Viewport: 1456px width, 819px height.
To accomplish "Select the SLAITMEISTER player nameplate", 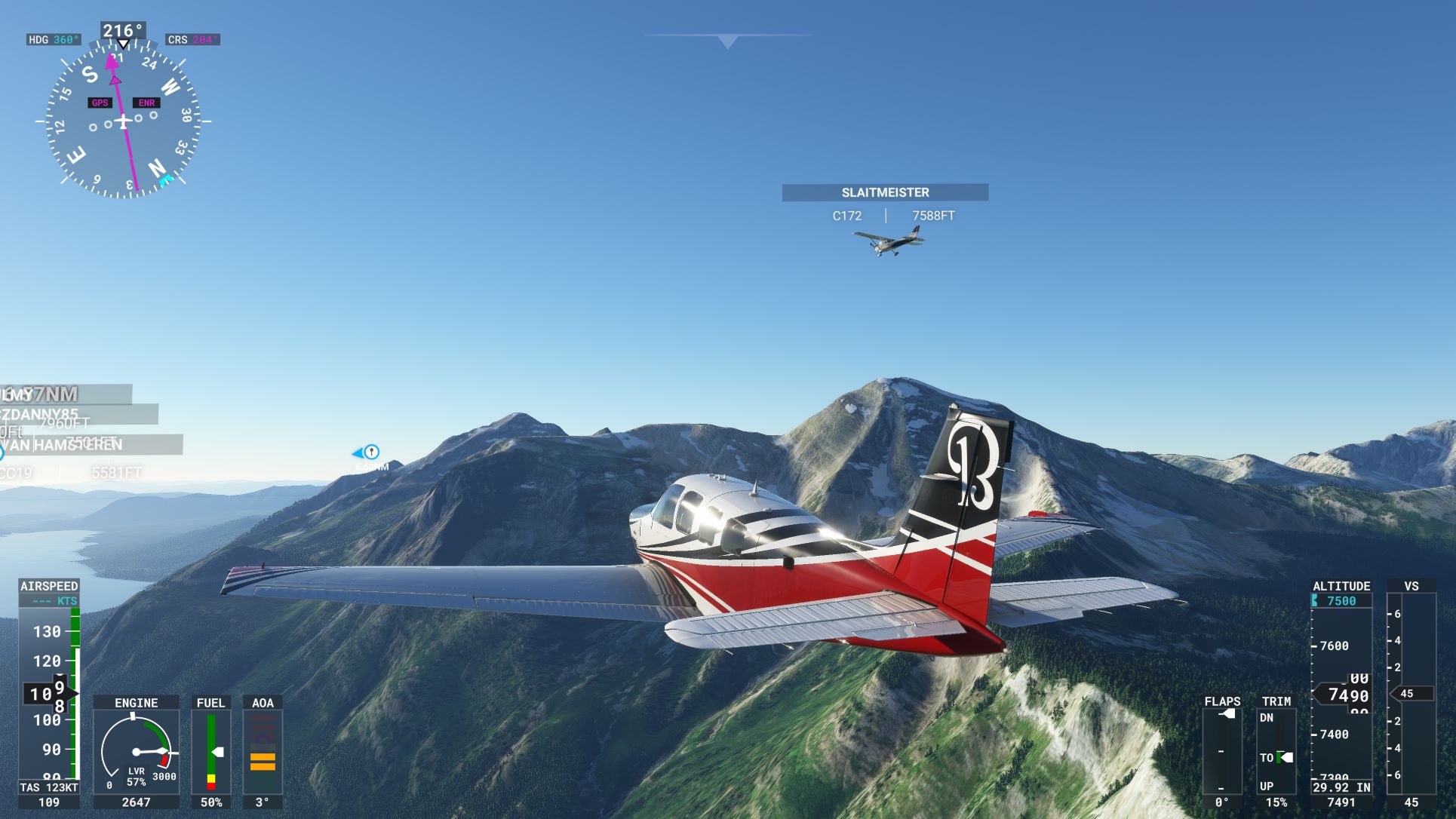I will click(x=885, y=193).
